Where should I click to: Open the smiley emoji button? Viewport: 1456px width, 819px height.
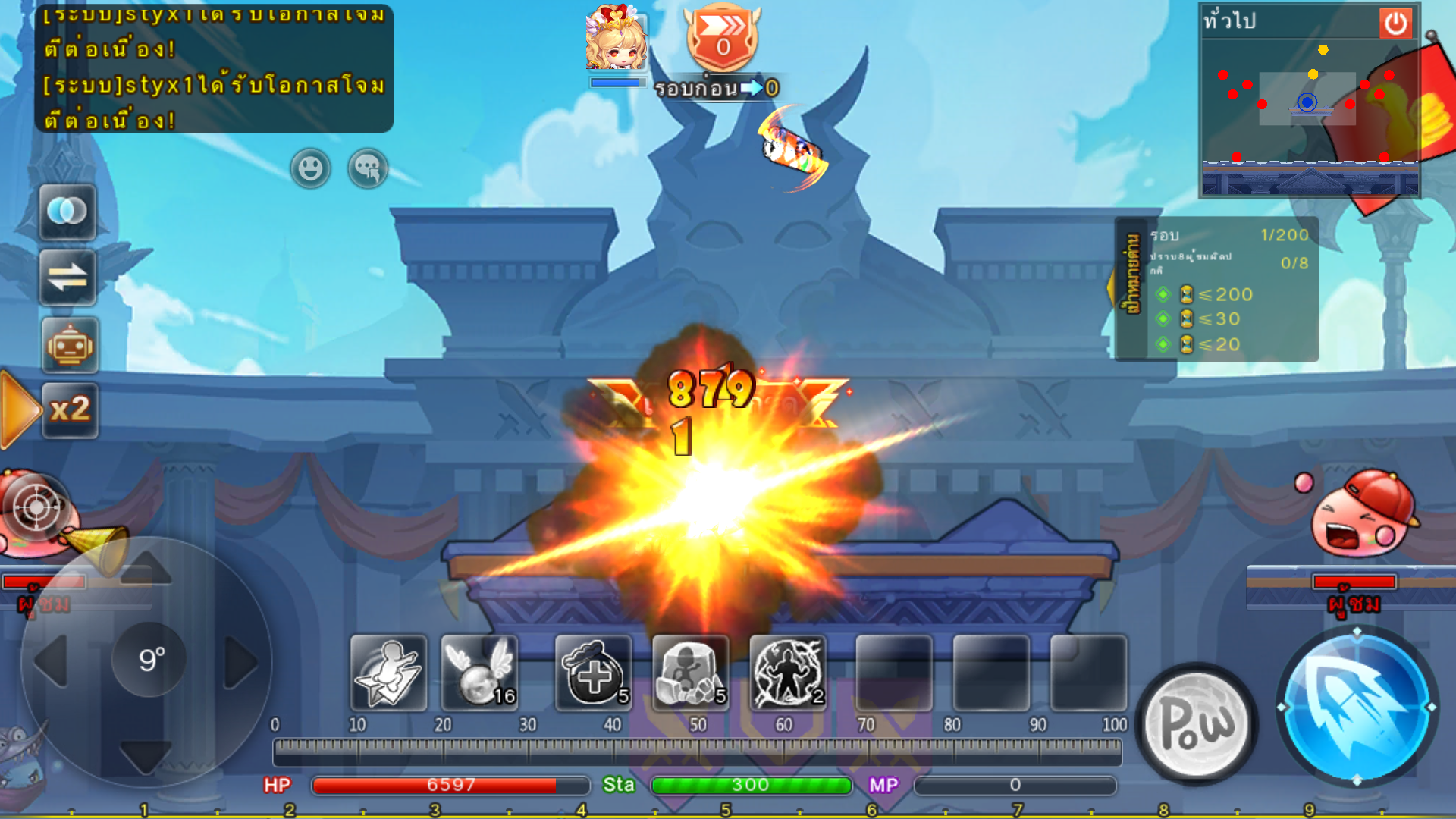click(x=310, y=168)
